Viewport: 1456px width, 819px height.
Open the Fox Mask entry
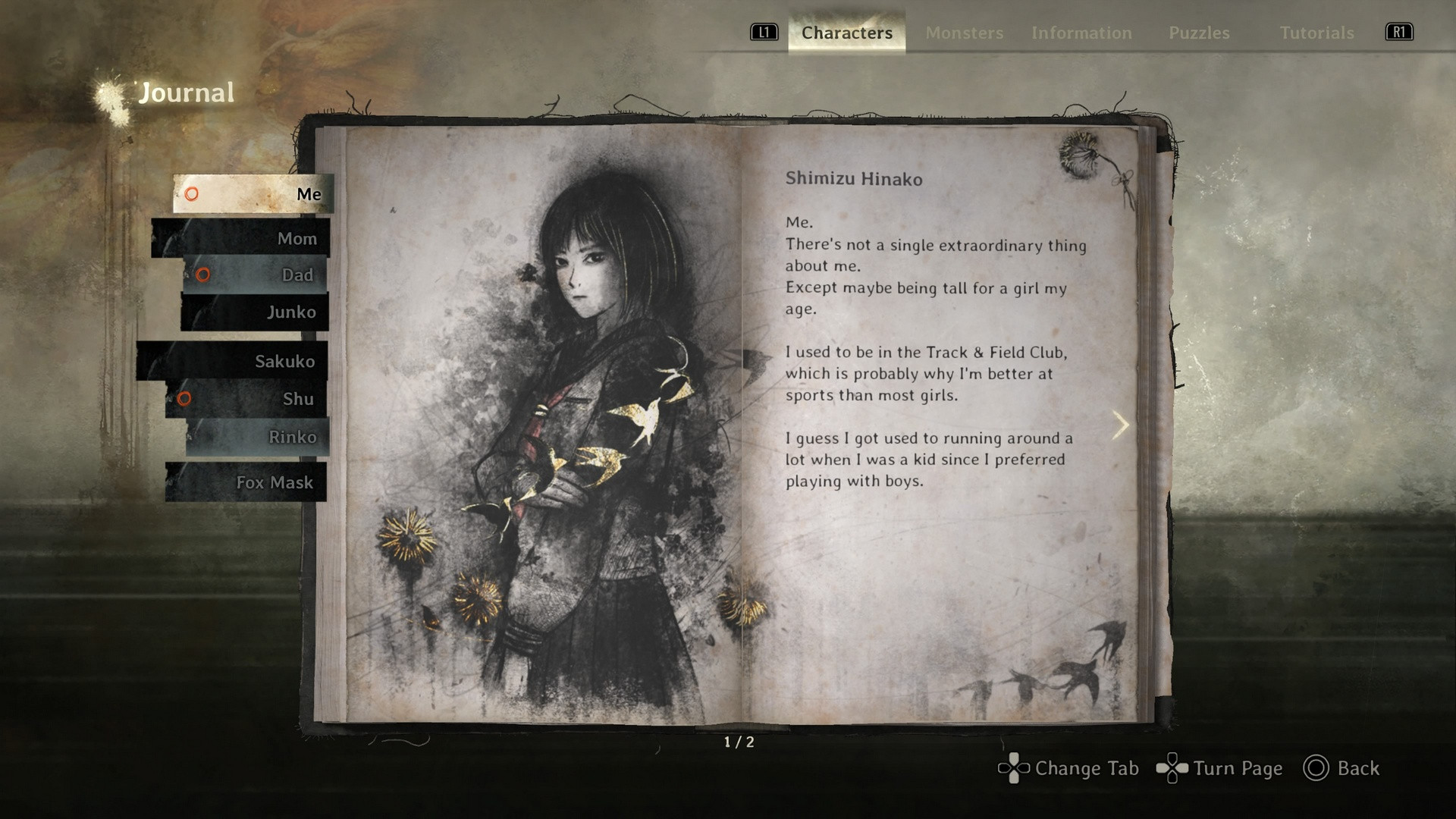tap(246, 482)
